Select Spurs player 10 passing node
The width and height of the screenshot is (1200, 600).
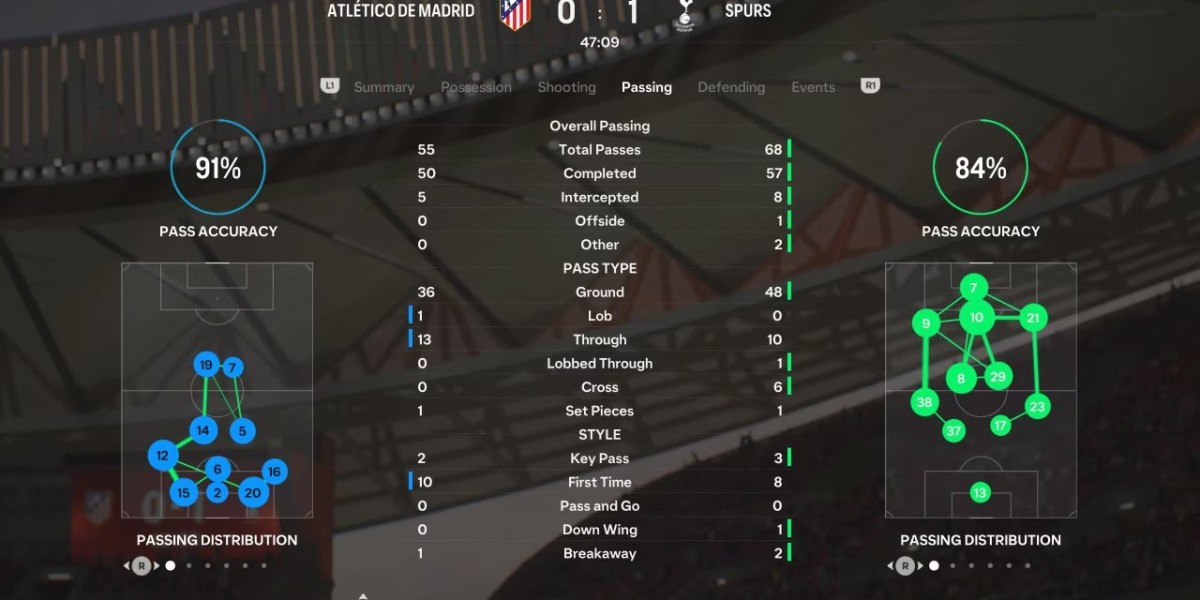977,318
